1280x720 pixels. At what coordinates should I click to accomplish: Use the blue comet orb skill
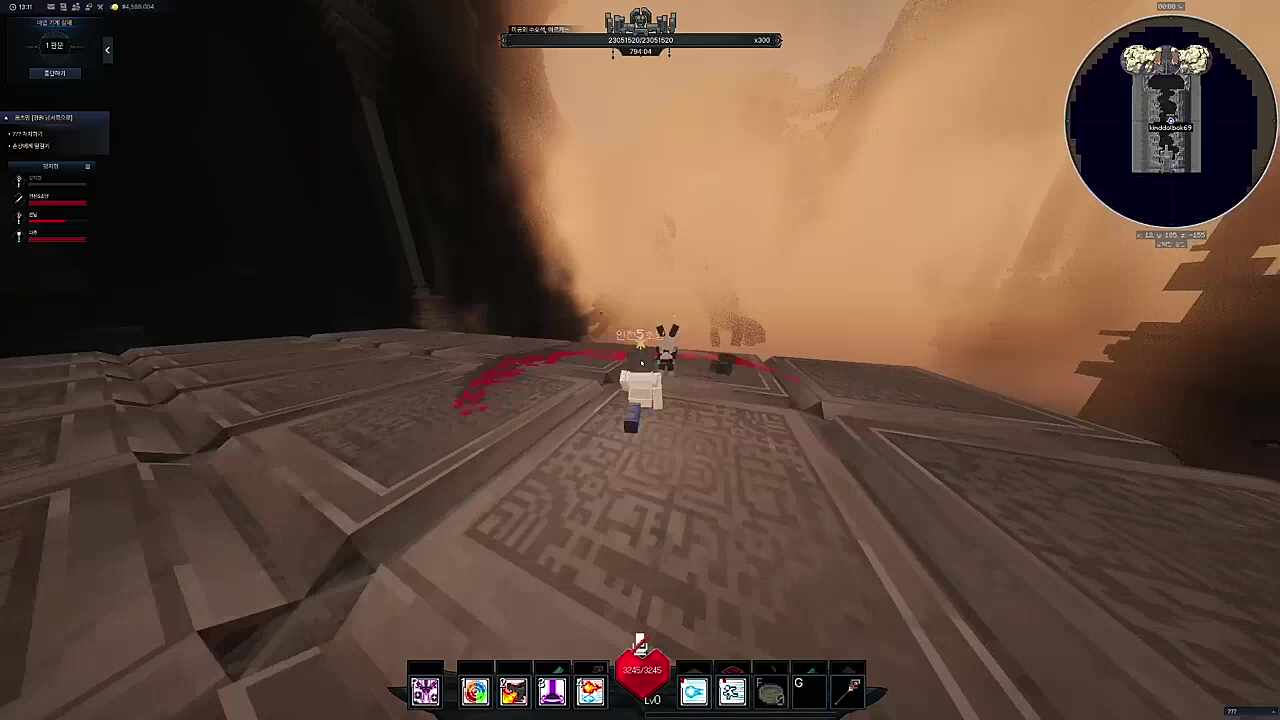point(694,692)
